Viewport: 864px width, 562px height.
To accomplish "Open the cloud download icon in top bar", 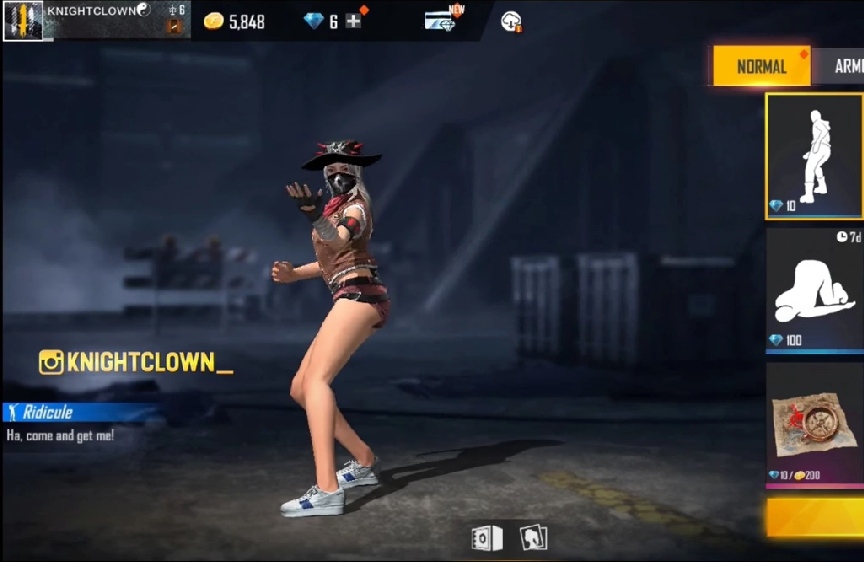I will coord(510,21).
